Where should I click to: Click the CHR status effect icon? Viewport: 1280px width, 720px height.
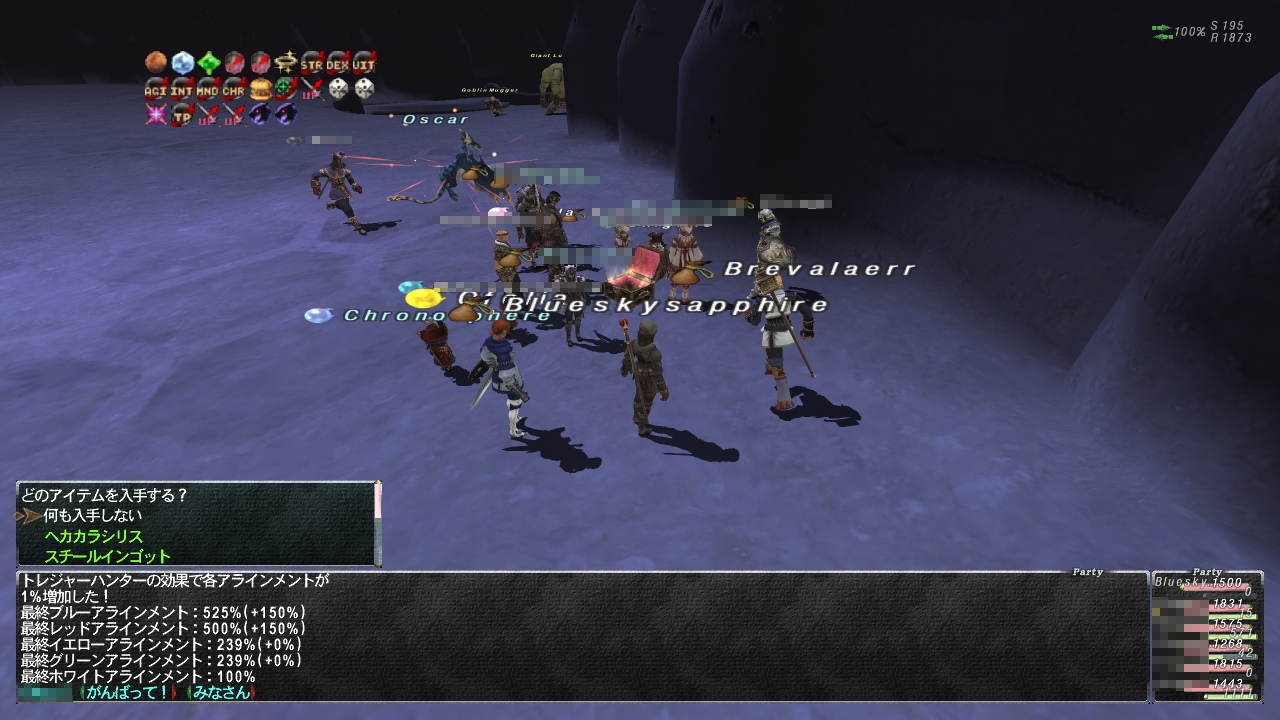click(233, 88)
